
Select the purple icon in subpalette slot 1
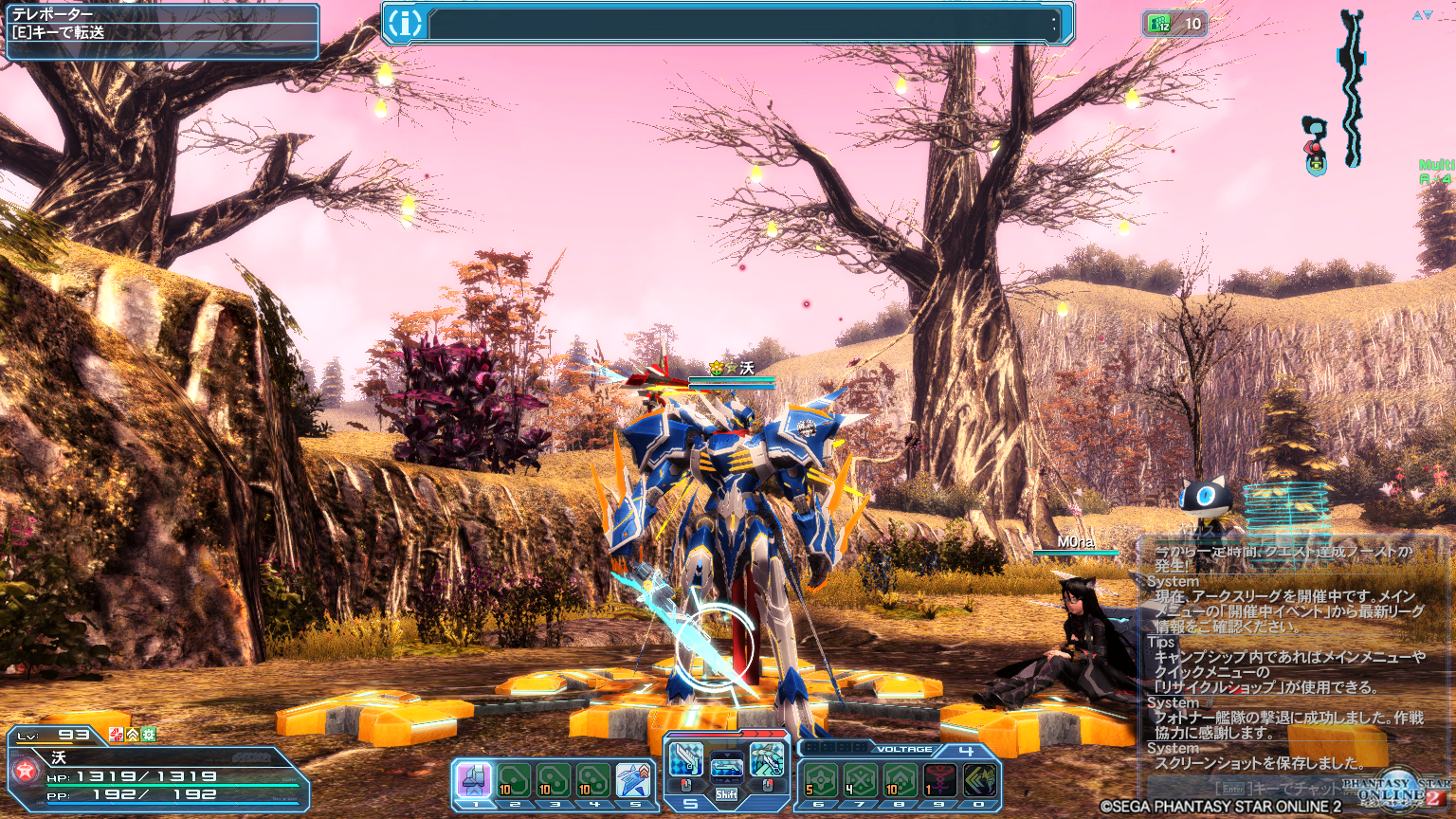475,781
